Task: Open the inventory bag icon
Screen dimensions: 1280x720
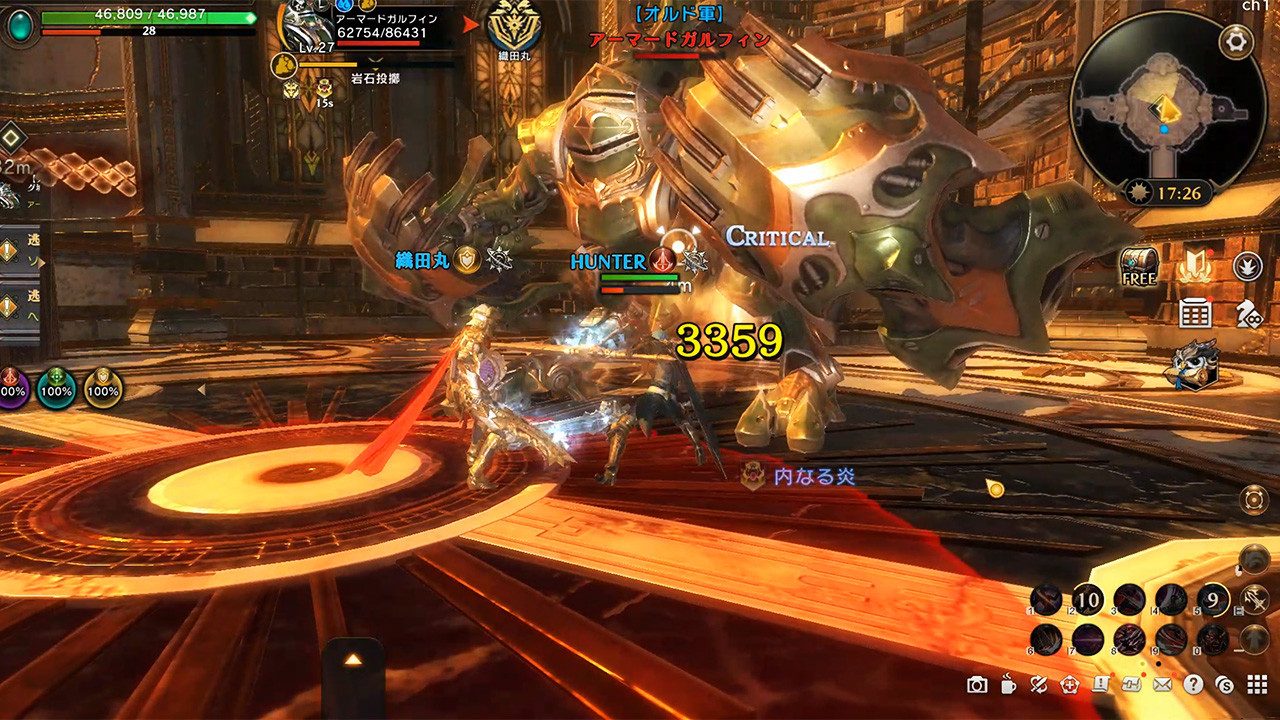Action: [x=1131, y=684]
